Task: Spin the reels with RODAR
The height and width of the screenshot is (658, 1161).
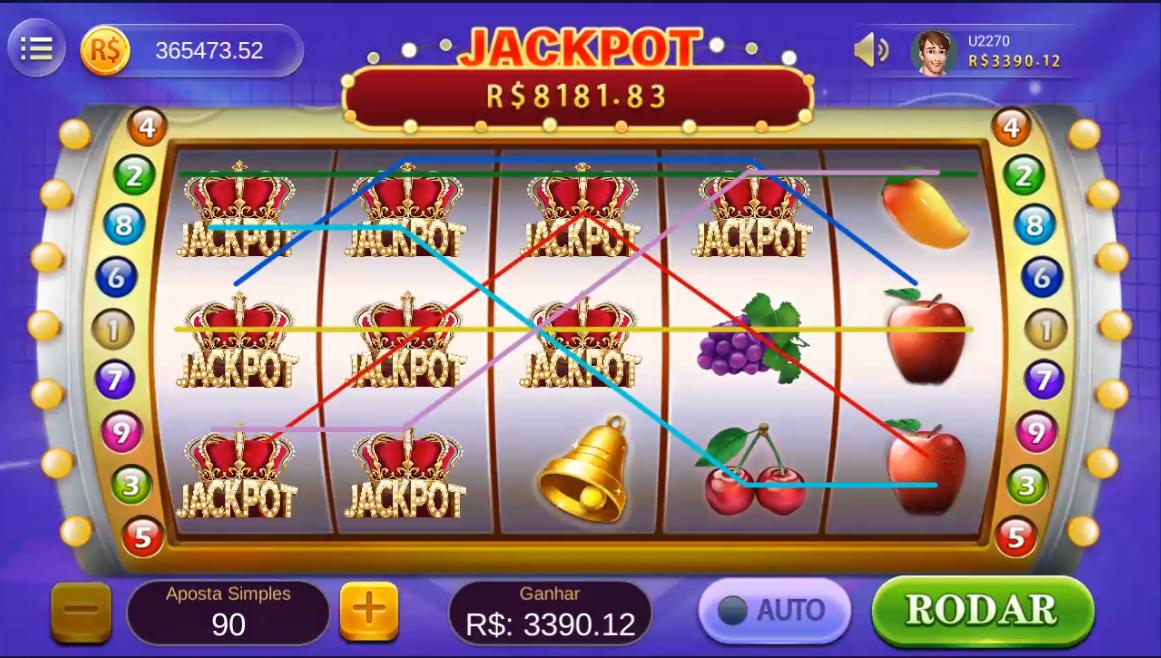Action: 982,610
